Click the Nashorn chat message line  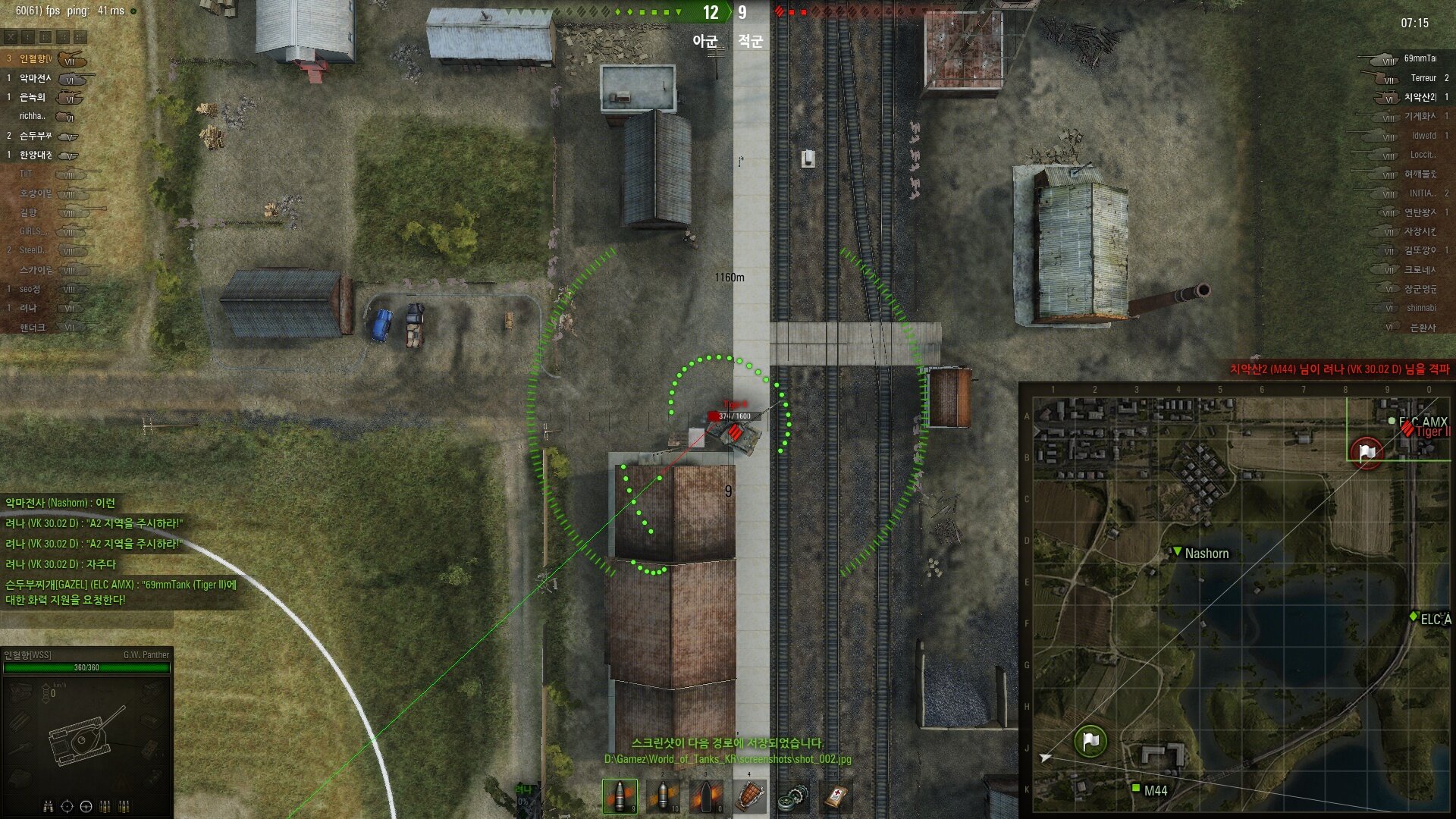61,503
